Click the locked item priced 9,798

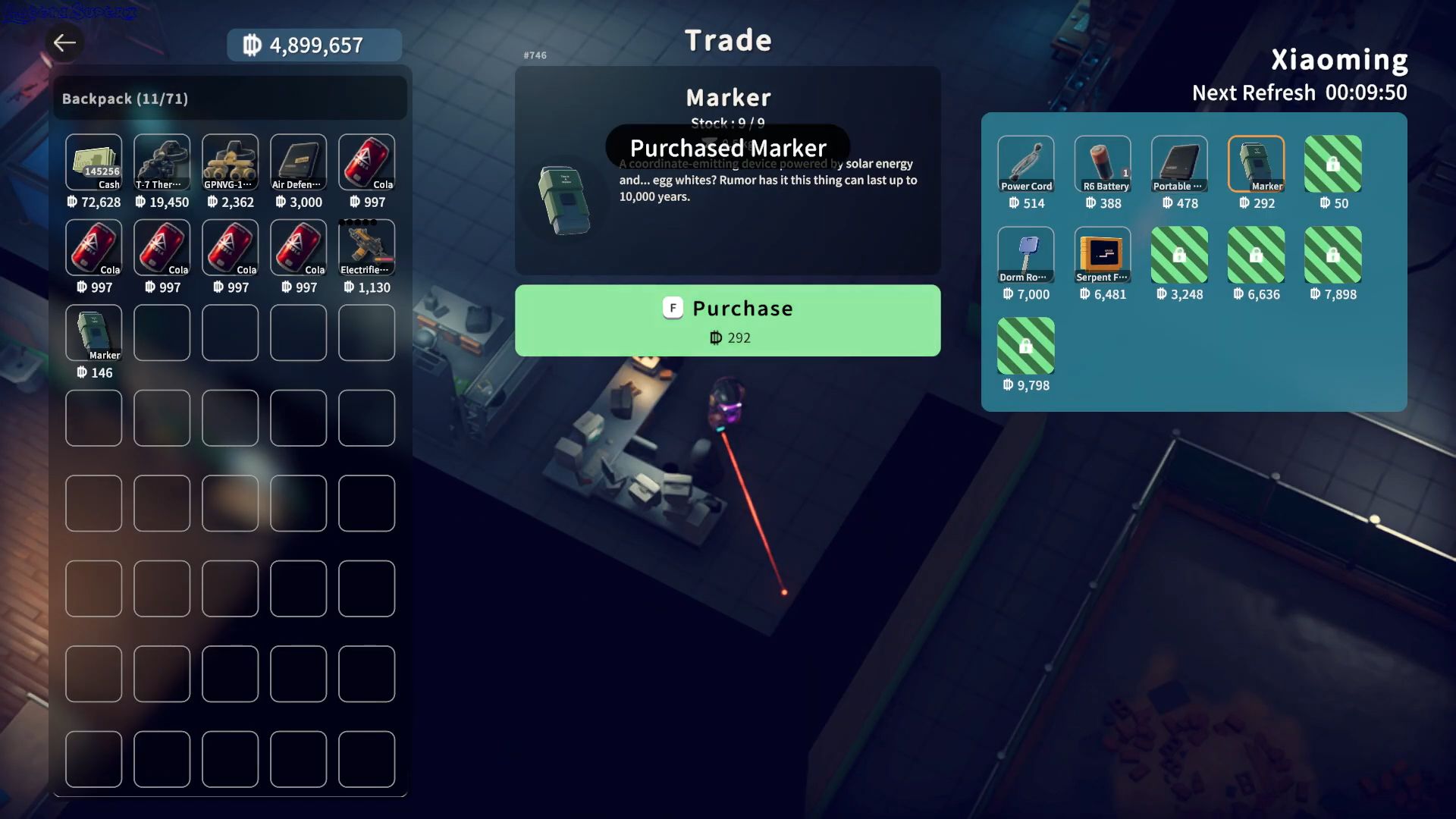click(x=1025, y=346)
